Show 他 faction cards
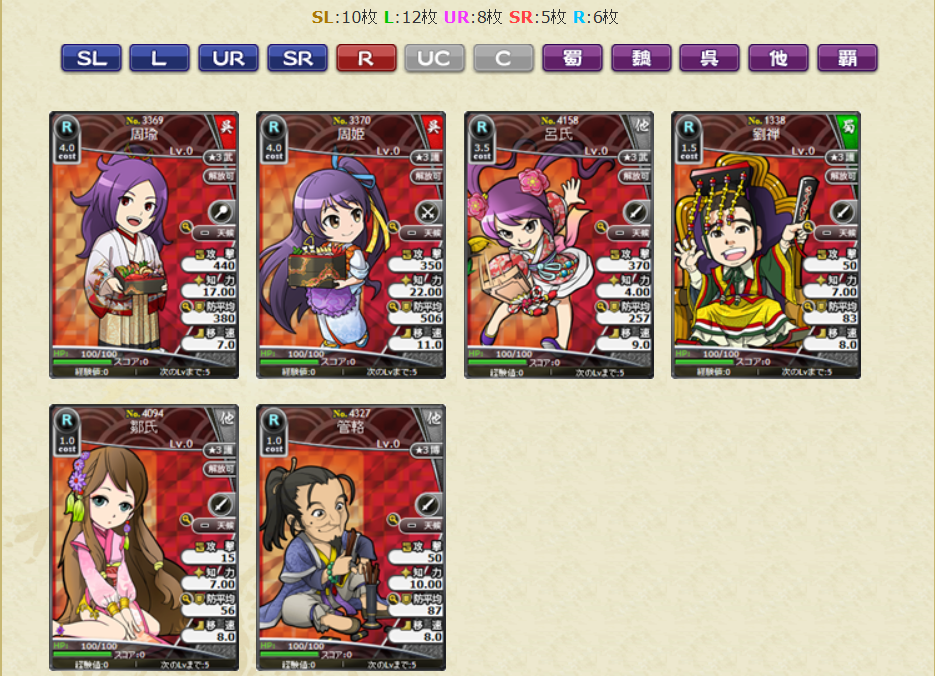 (778, 58)
